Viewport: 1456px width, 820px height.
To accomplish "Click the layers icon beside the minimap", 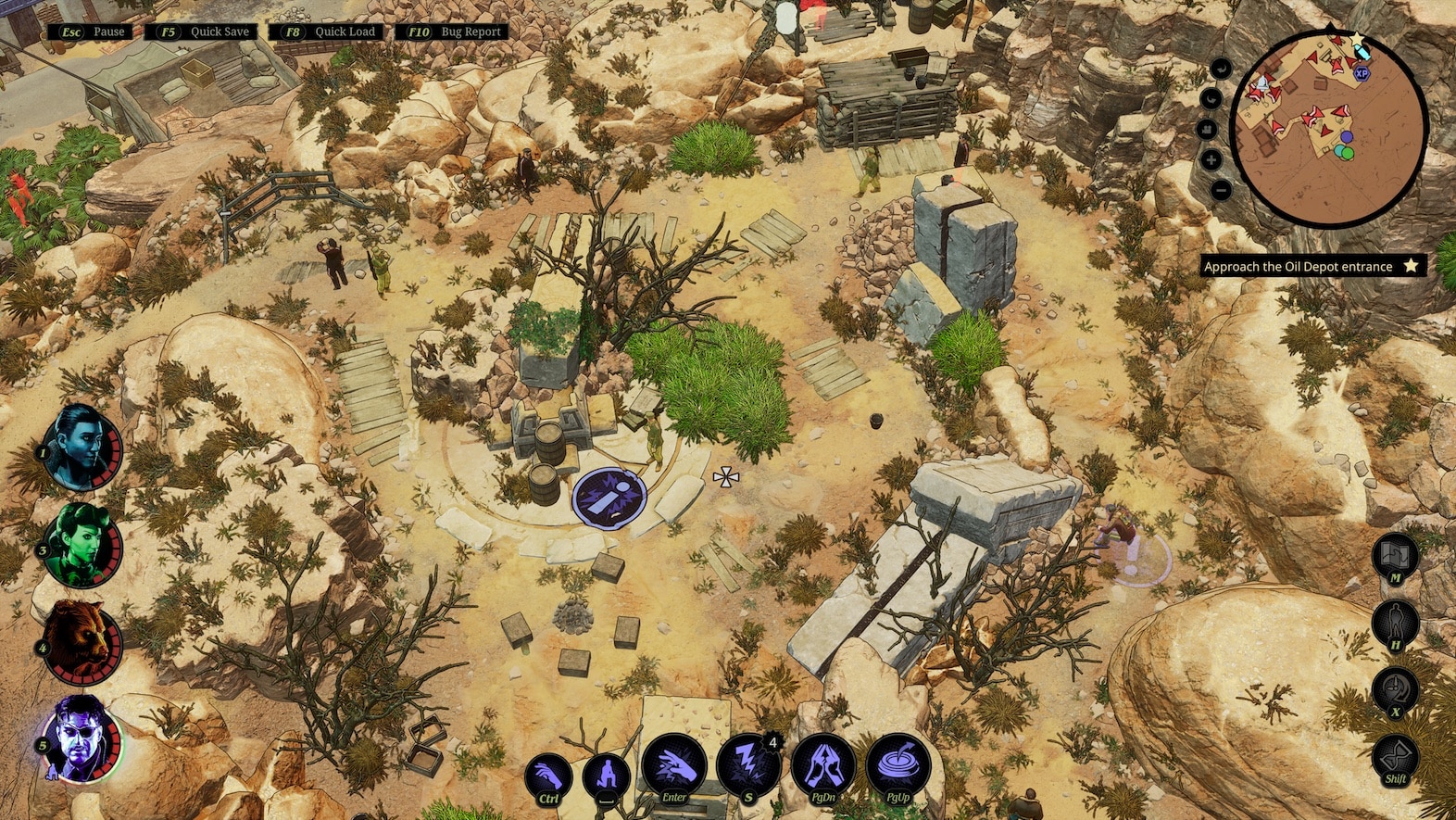I will click(1207, 128).
